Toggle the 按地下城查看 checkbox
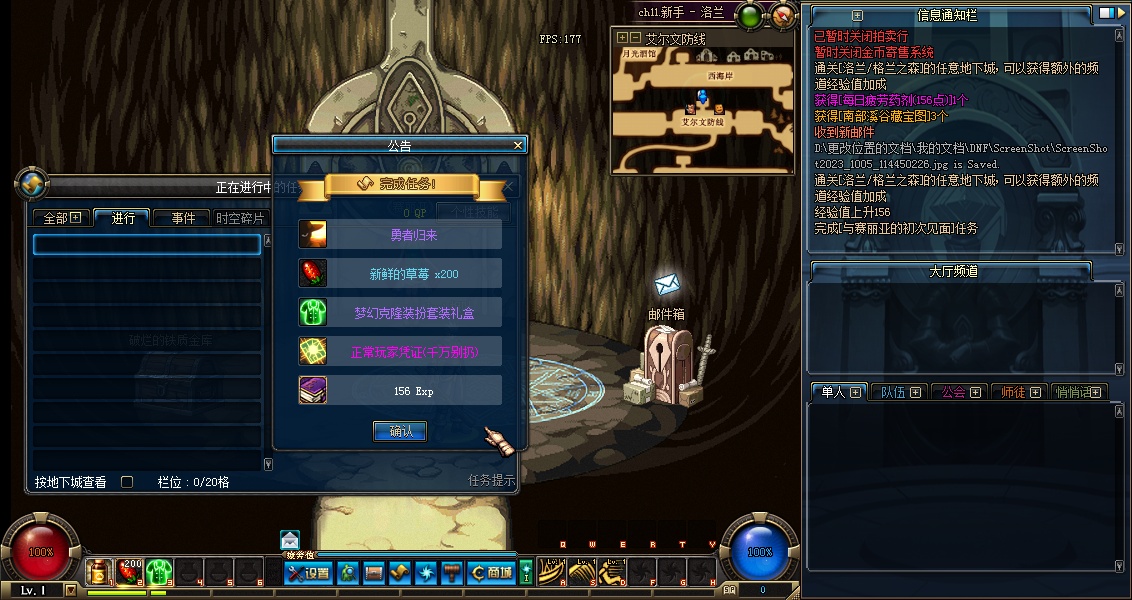 point(127,482)
